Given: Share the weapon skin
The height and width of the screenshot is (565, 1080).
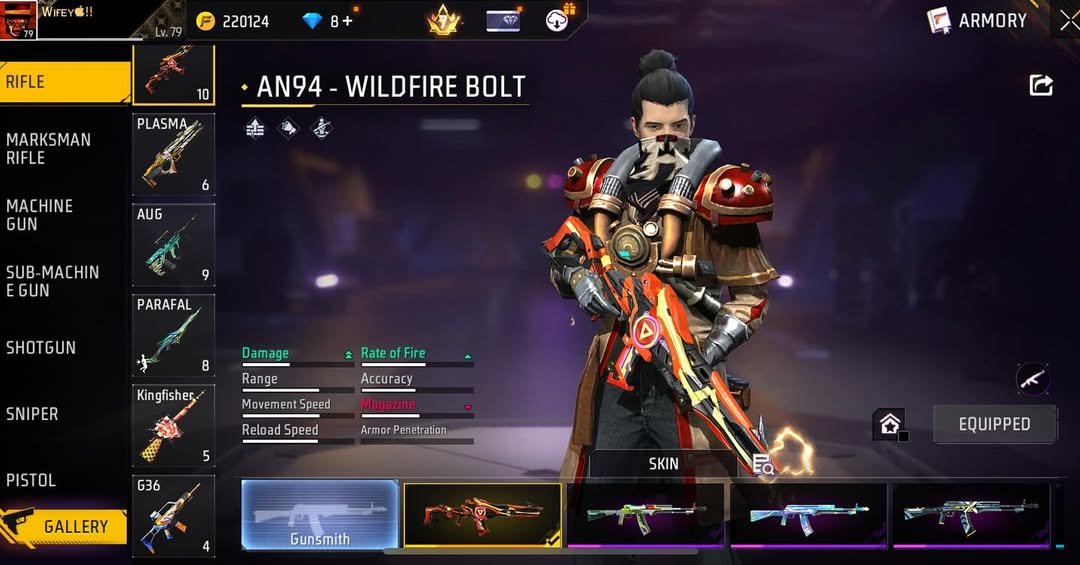Looking at the screenshot, I should 1041,86.
